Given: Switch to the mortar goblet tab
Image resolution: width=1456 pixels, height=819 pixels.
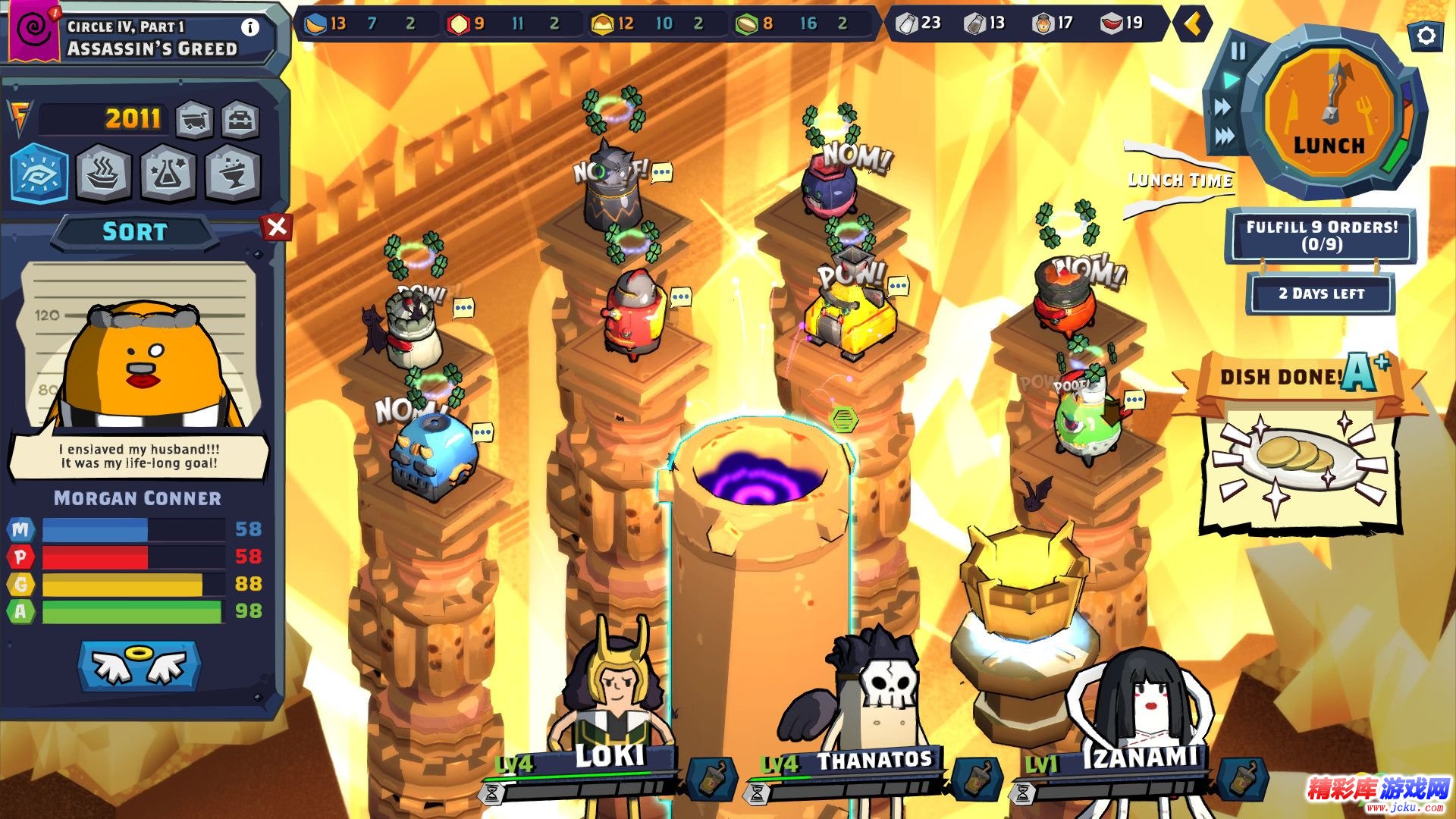Looking at the screenshot, I should coord(232,174).
